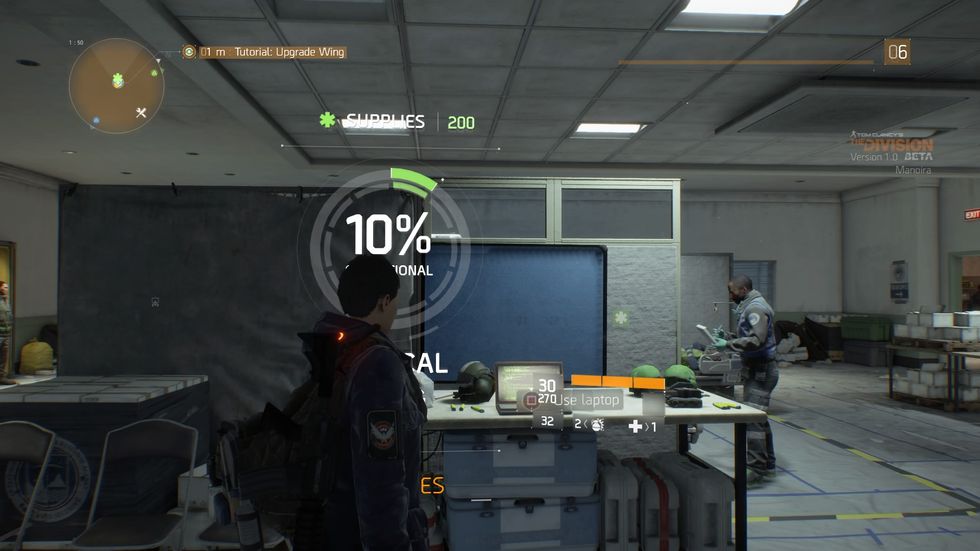Click the green medical marker on minimap
Image resolution: width=980 pixels, height=551 pixels.
click(x=118, y=79)
